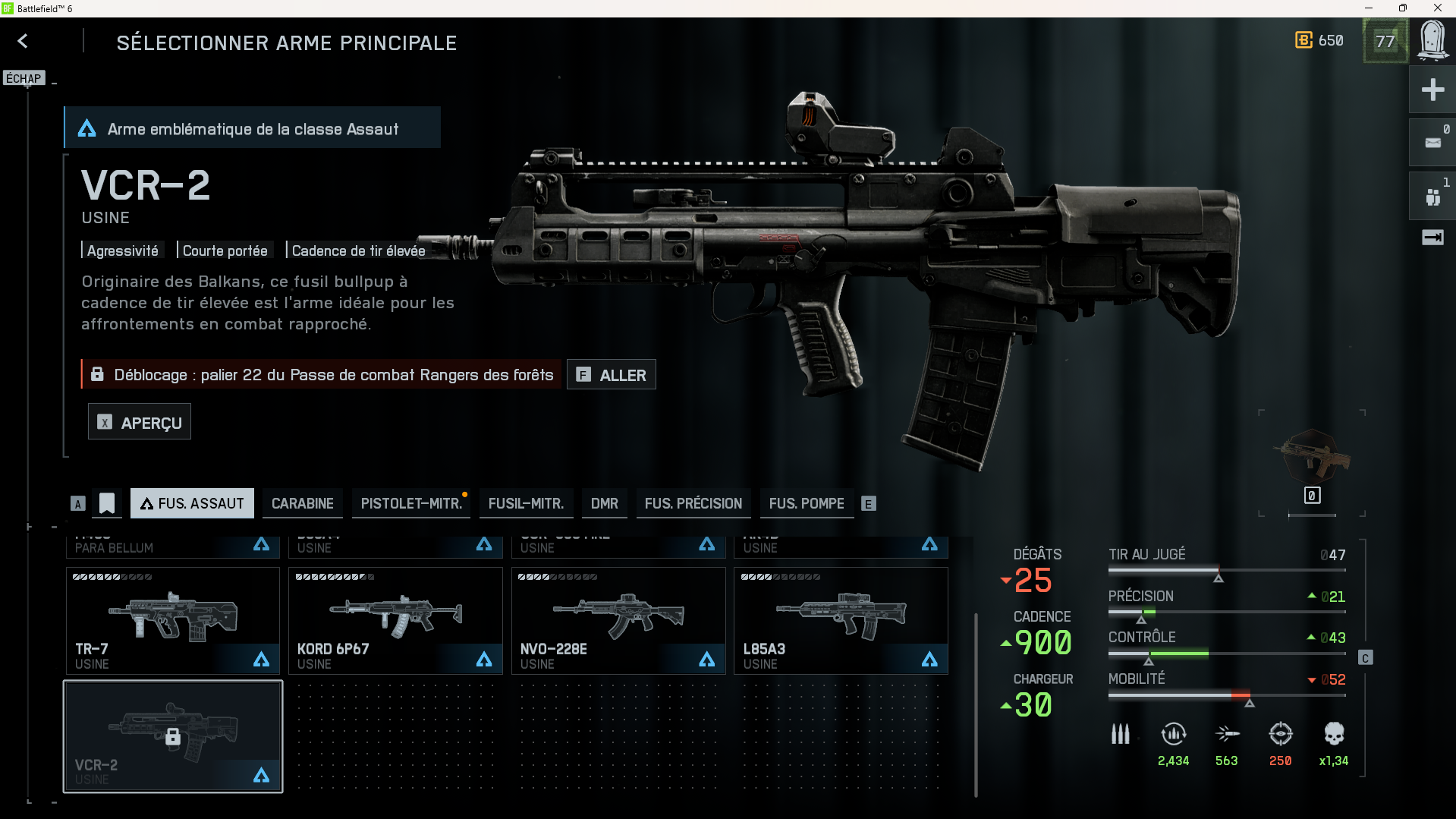Screen dimensions: 1456x819
Task: Show the DMR weapons tab
Action: (x=604, y=503)
